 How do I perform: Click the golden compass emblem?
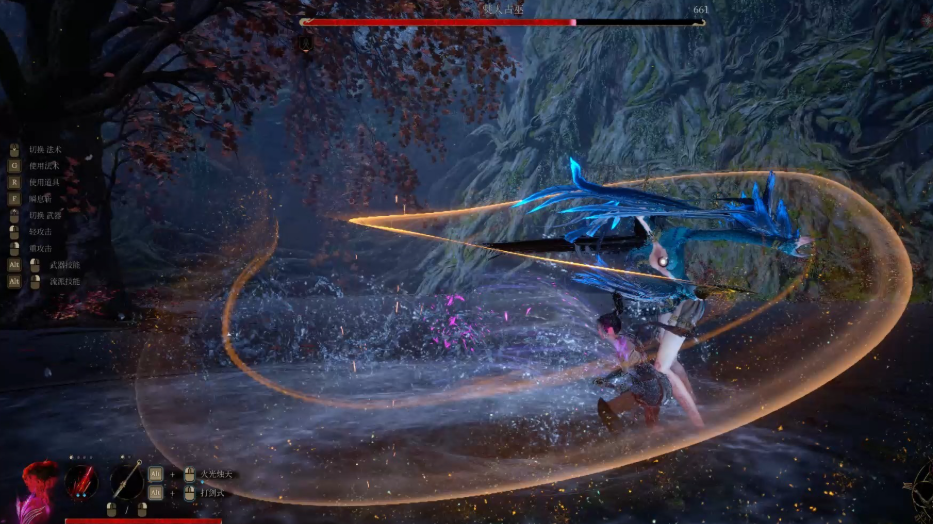pos(918,490)
